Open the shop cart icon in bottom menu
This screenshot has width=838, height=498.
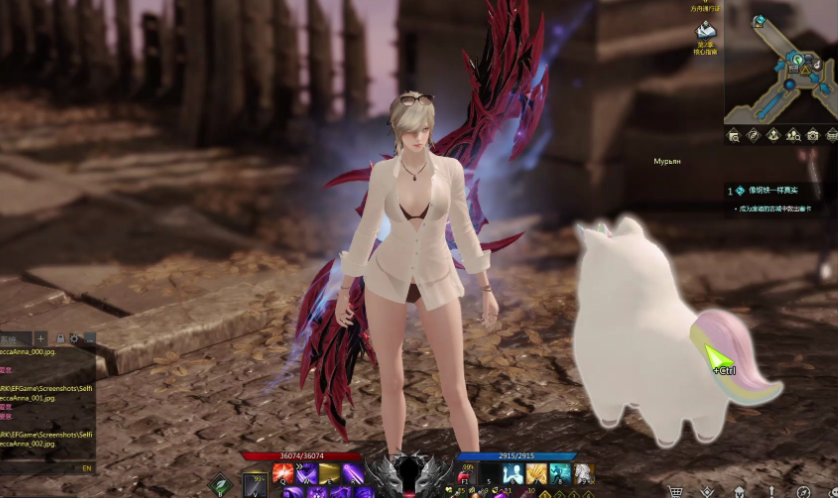pyautogui.click(x=676, y=491)
